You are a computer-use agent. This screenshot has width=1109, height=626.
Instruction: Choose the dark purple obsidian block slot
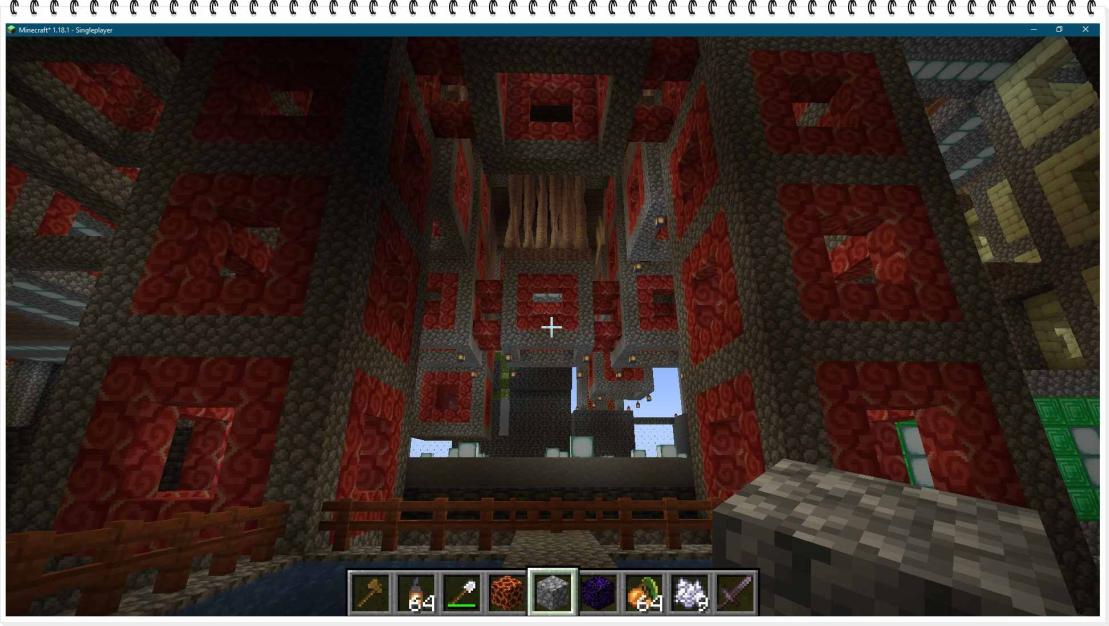[598, 593]
